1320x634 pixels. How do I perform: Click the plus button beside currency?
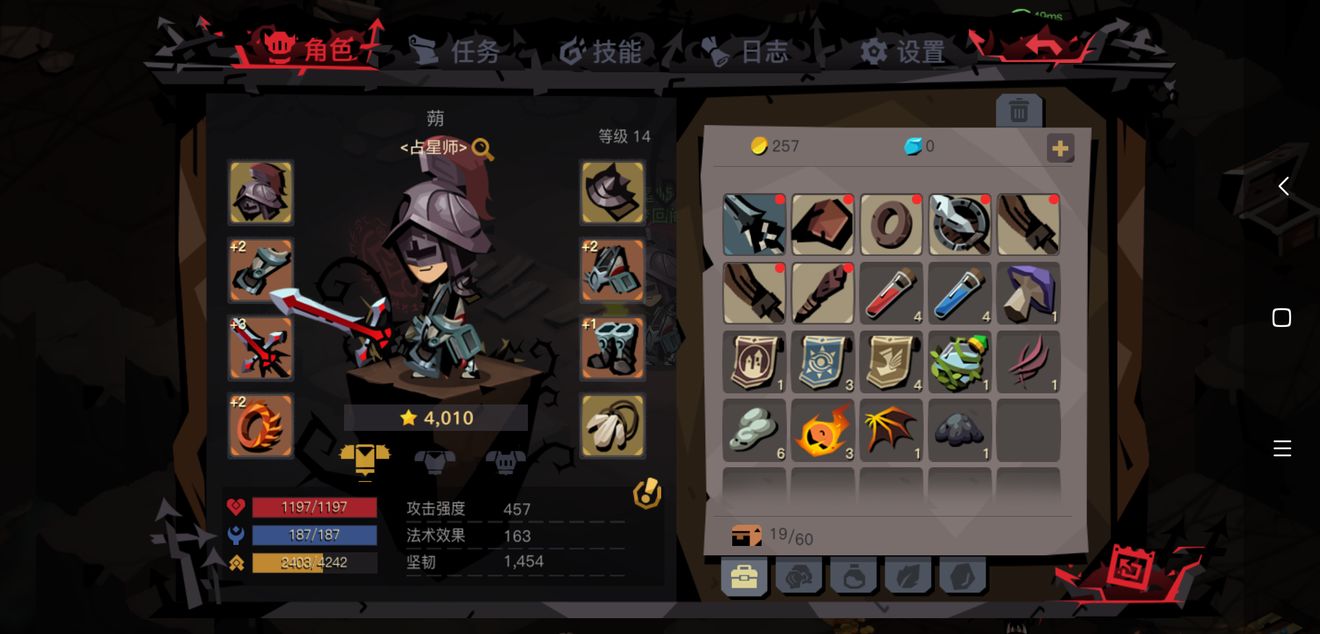[x=1060, y=148]
